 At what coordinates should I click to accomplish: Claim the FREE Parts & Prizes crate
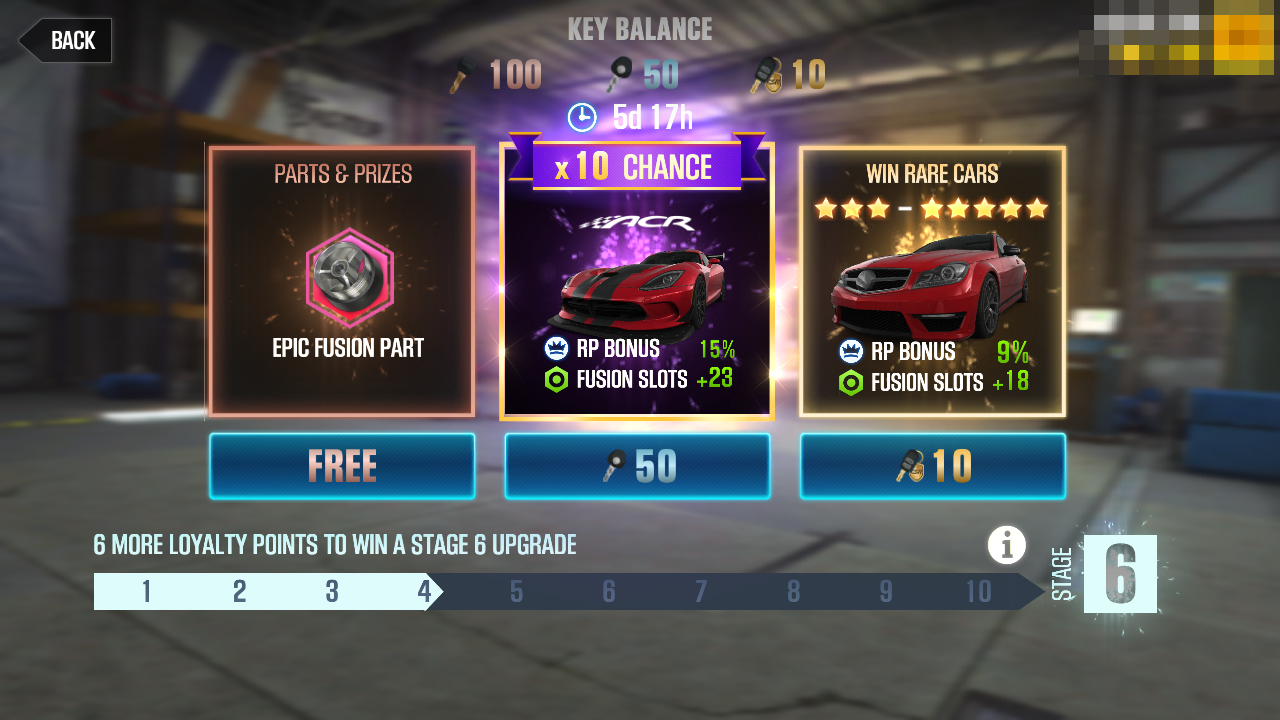pos(342,466)
